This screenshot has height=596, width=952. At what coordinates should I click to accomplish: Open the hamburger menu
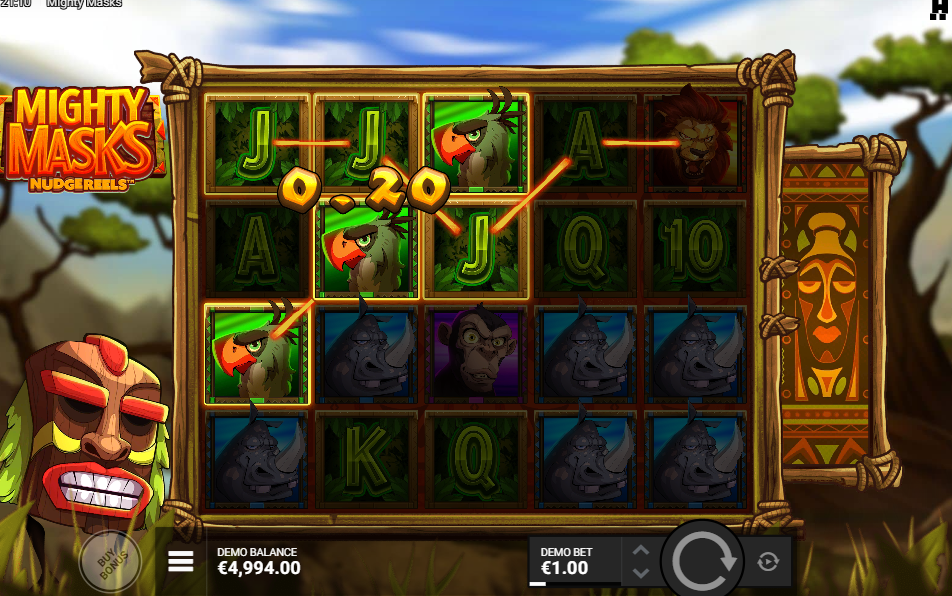point(181,561)
